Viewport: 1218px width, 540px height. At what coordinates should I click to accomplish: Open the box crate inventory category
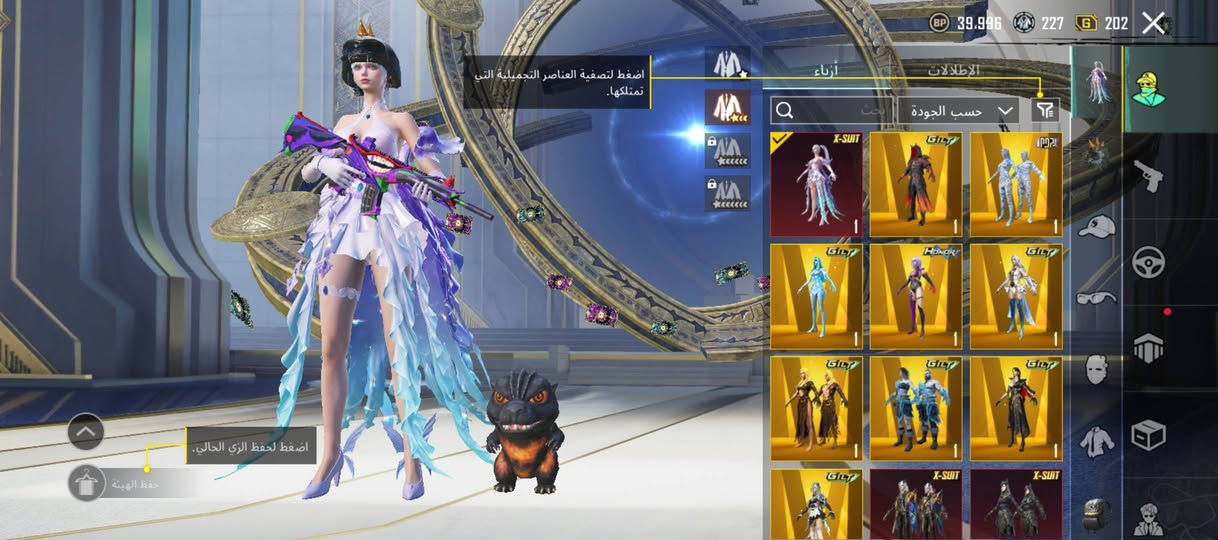[x=1147, y=435]
